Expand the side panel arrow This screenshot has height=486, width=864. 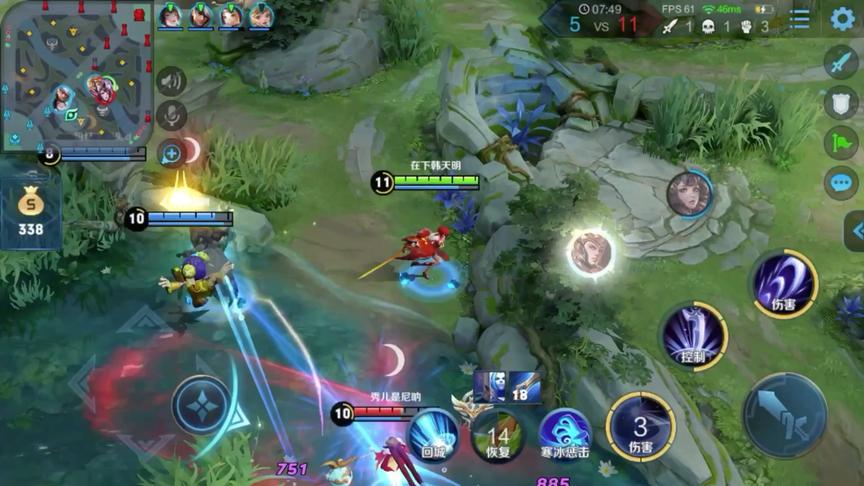pos(856,232)
